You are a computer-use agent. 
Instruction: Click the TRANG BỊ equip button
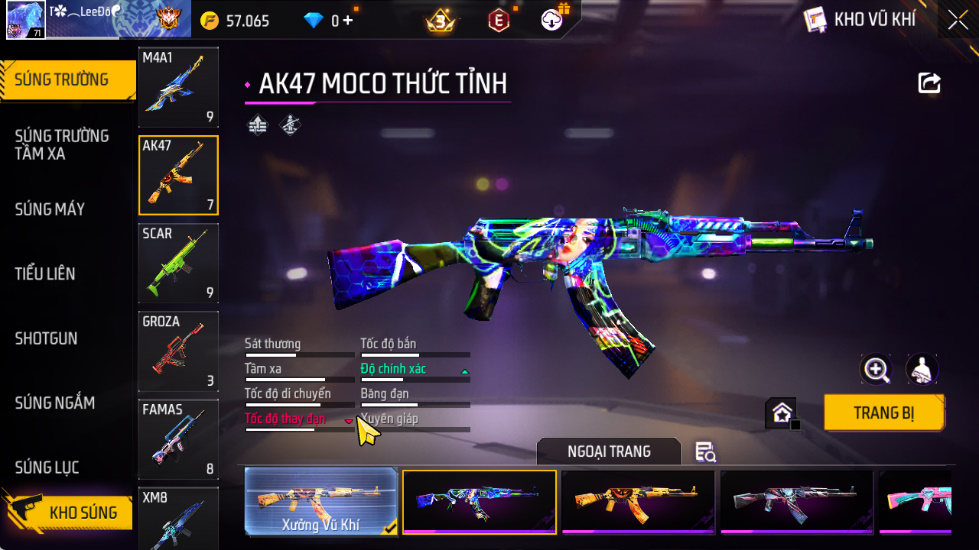pos(884,412)
